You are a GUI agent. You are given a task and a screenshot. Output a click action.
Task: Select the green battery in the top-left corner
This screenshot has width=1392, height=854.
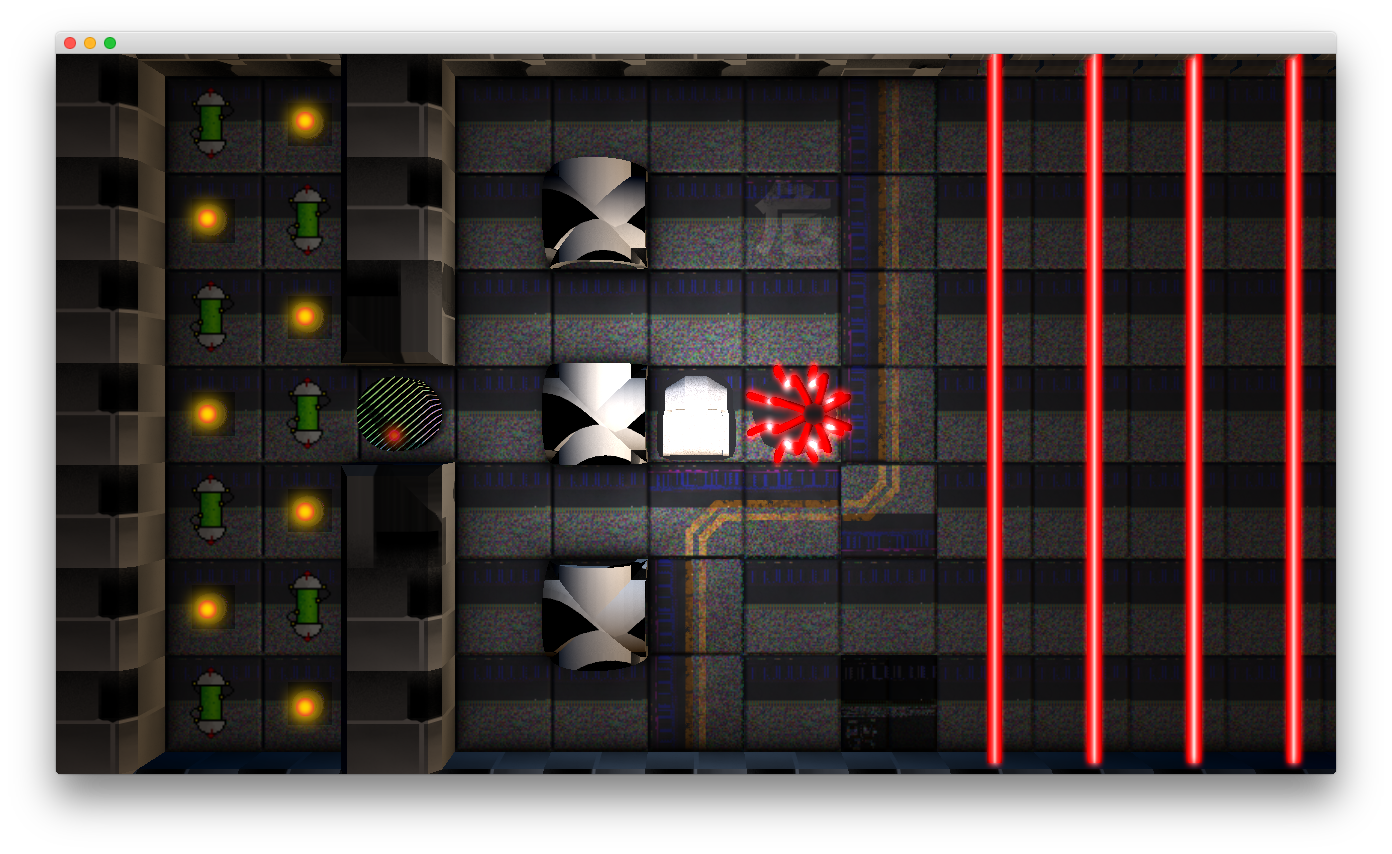tap(210, 120)
